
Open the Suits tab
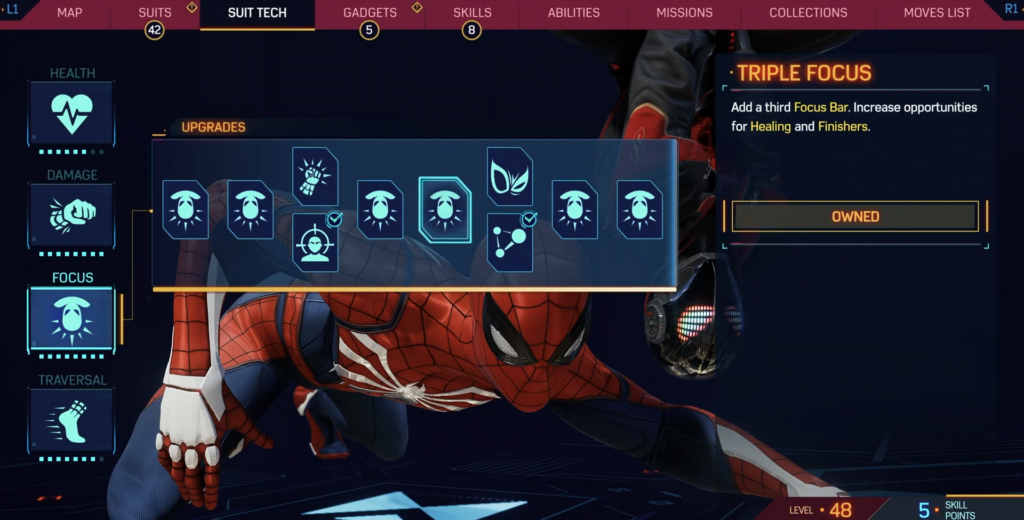tap(155, 13)
